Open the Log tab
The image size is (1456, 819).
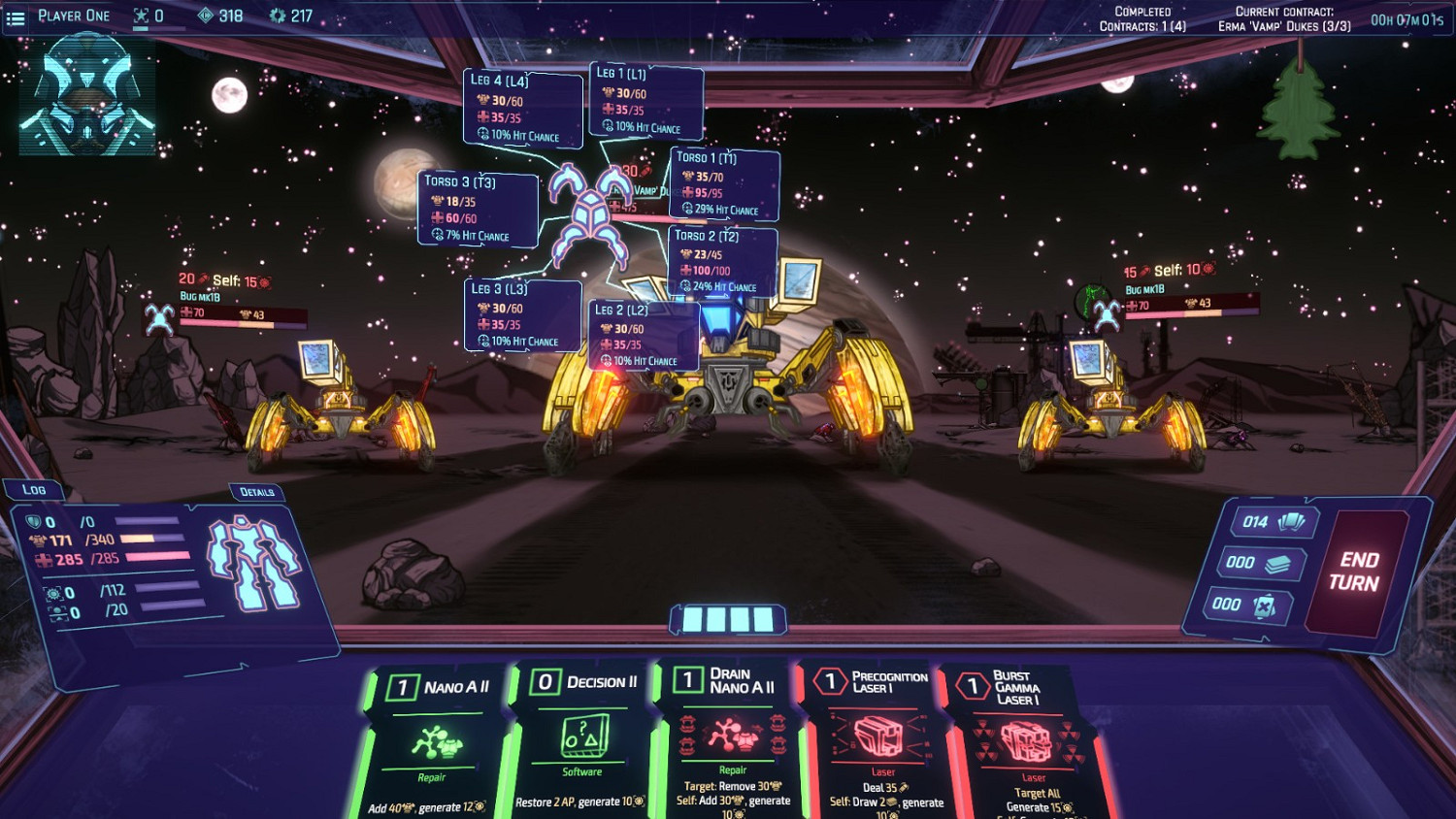pos(32,489)
